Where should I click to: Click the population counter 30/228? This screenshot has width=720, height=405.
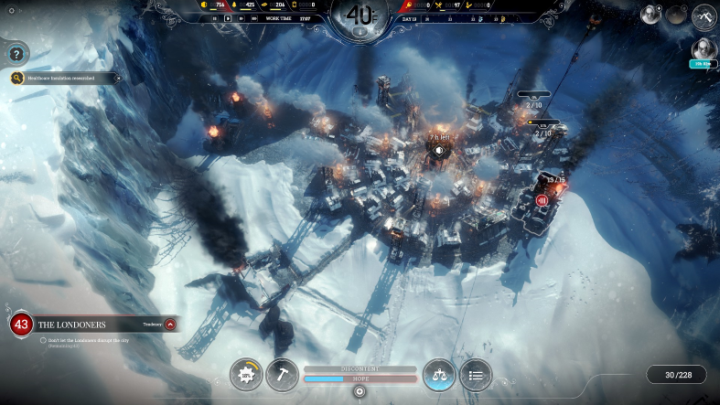pyautogui.click(x=671, y=375)
